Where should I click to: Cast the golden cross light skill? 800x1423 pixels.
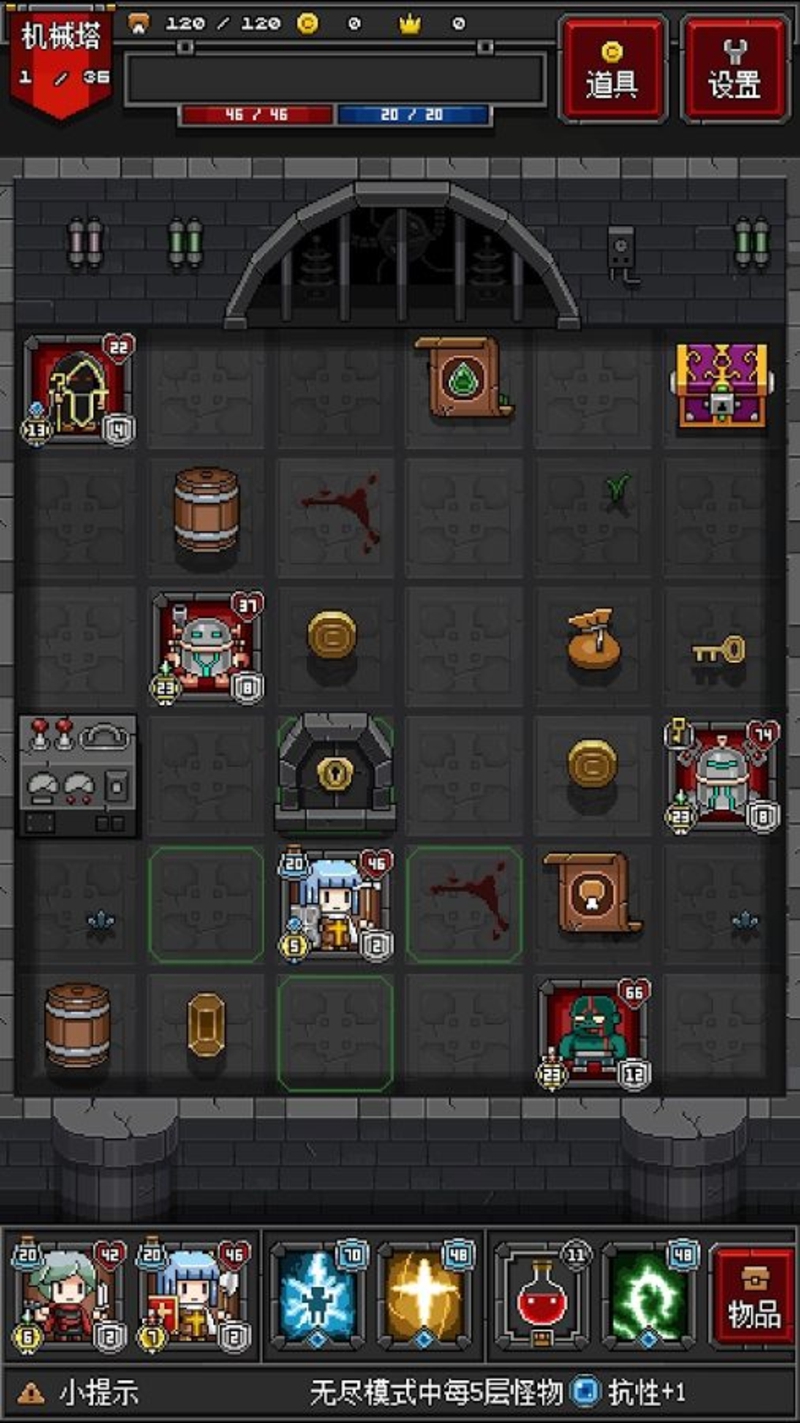click(x=425, y=1297)
